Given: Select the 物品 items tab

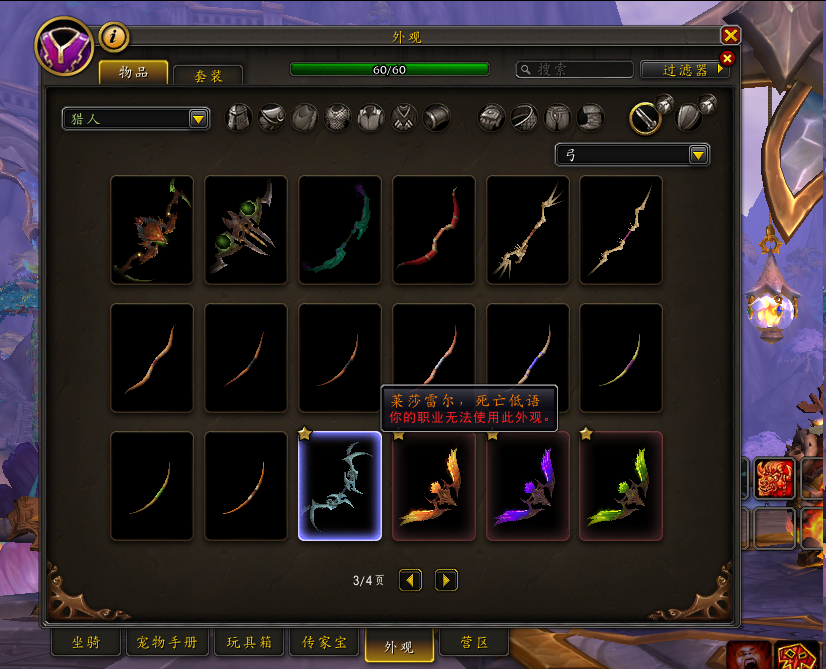Looking at the screenshot, I should coord(133,73).
